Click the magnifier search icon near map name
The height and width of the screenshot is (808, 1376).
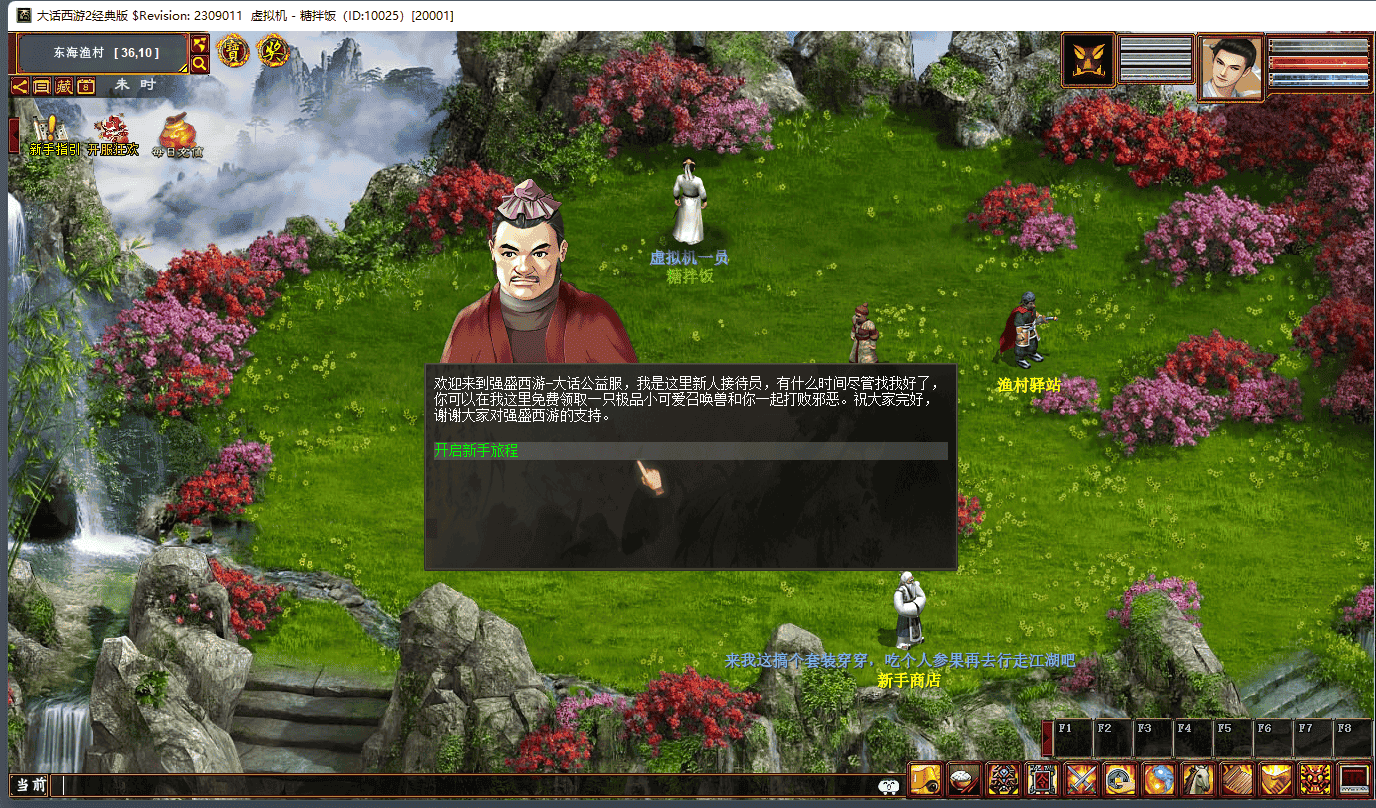click(200, 62)
